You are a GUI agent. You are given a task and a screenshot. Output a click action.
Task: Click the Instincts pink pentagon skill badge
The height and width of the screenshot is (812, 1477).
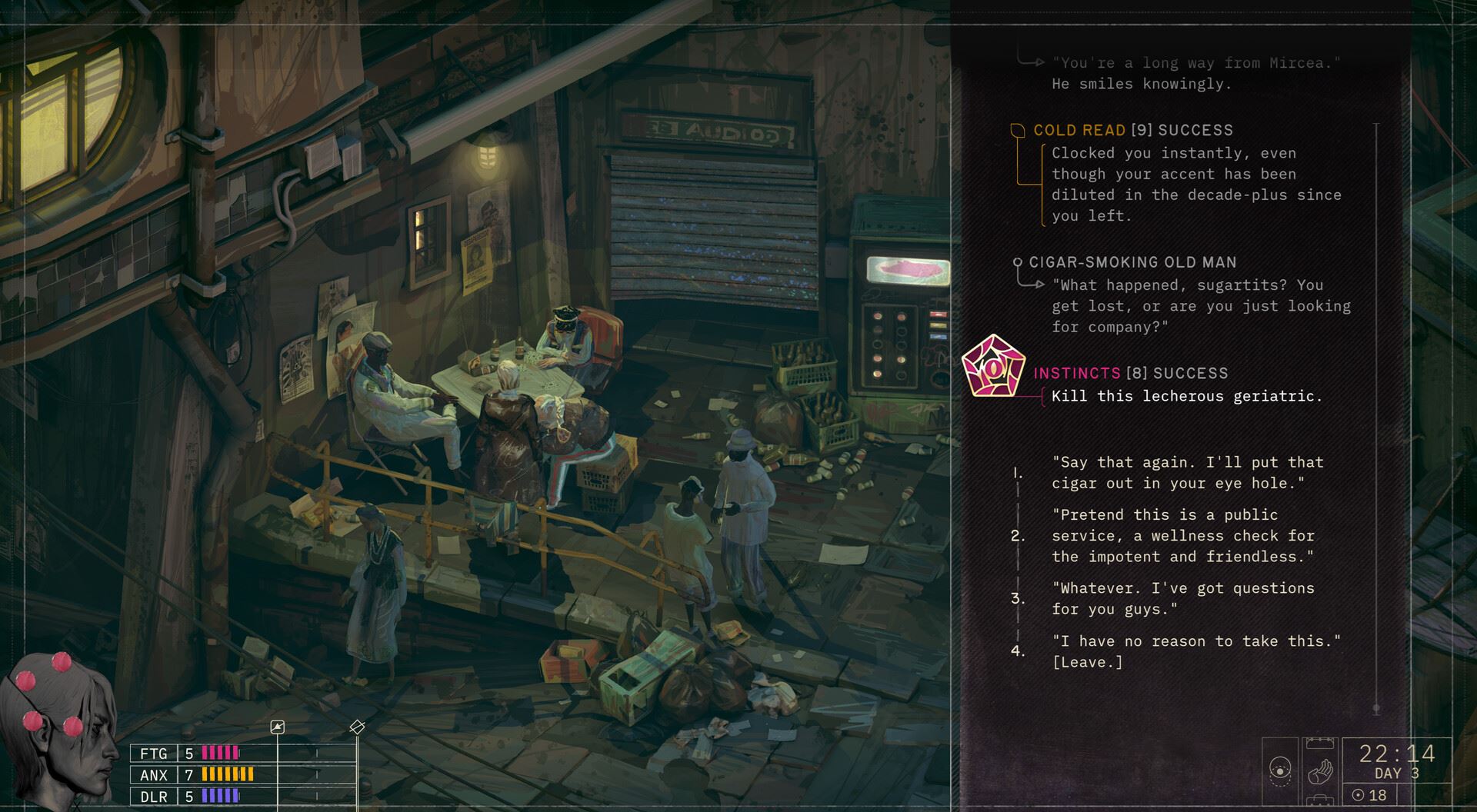(x=993, y=367)
